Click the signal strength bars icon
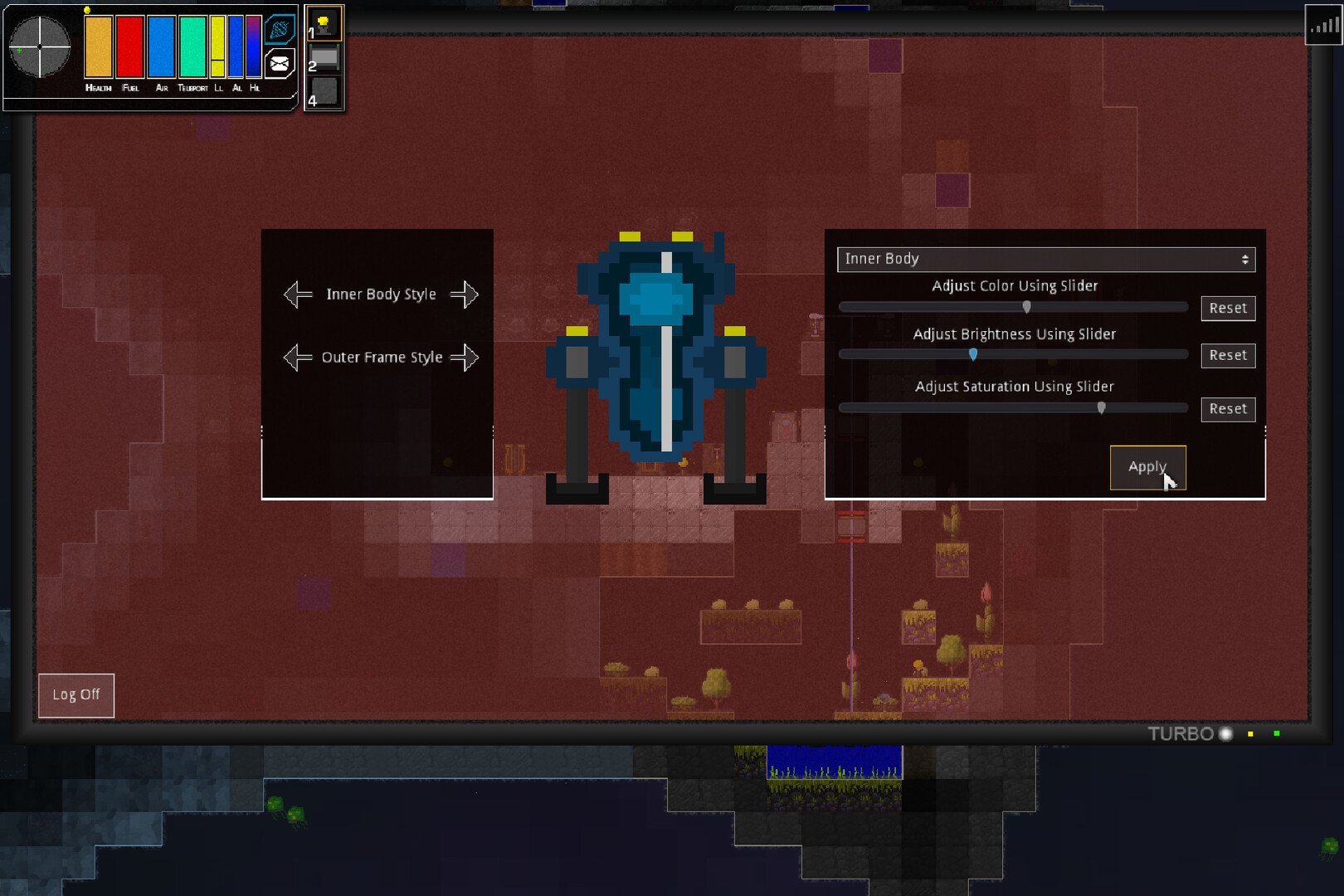This screenshot has height=896, width=1344. pyautogui.click(x=1322, y=26)
